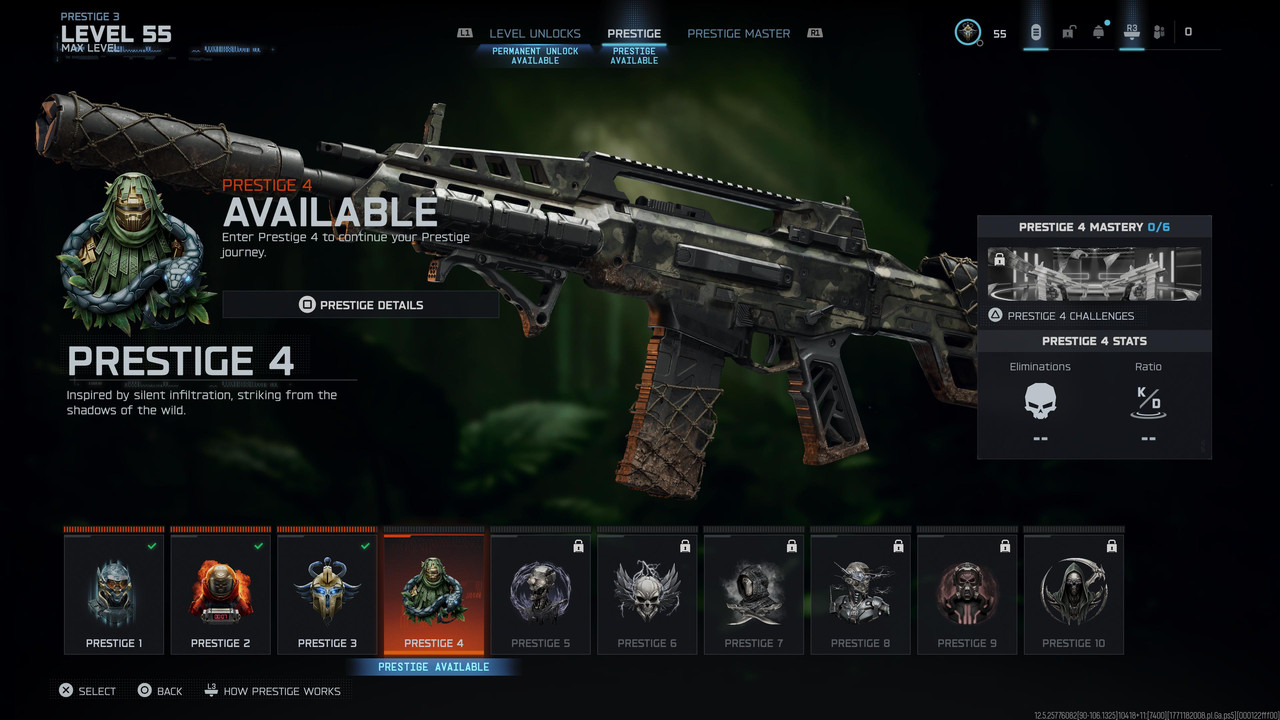Click the open padlock icon
This screenshot has width=1280, height=720.
click(x=1068, y=32)
